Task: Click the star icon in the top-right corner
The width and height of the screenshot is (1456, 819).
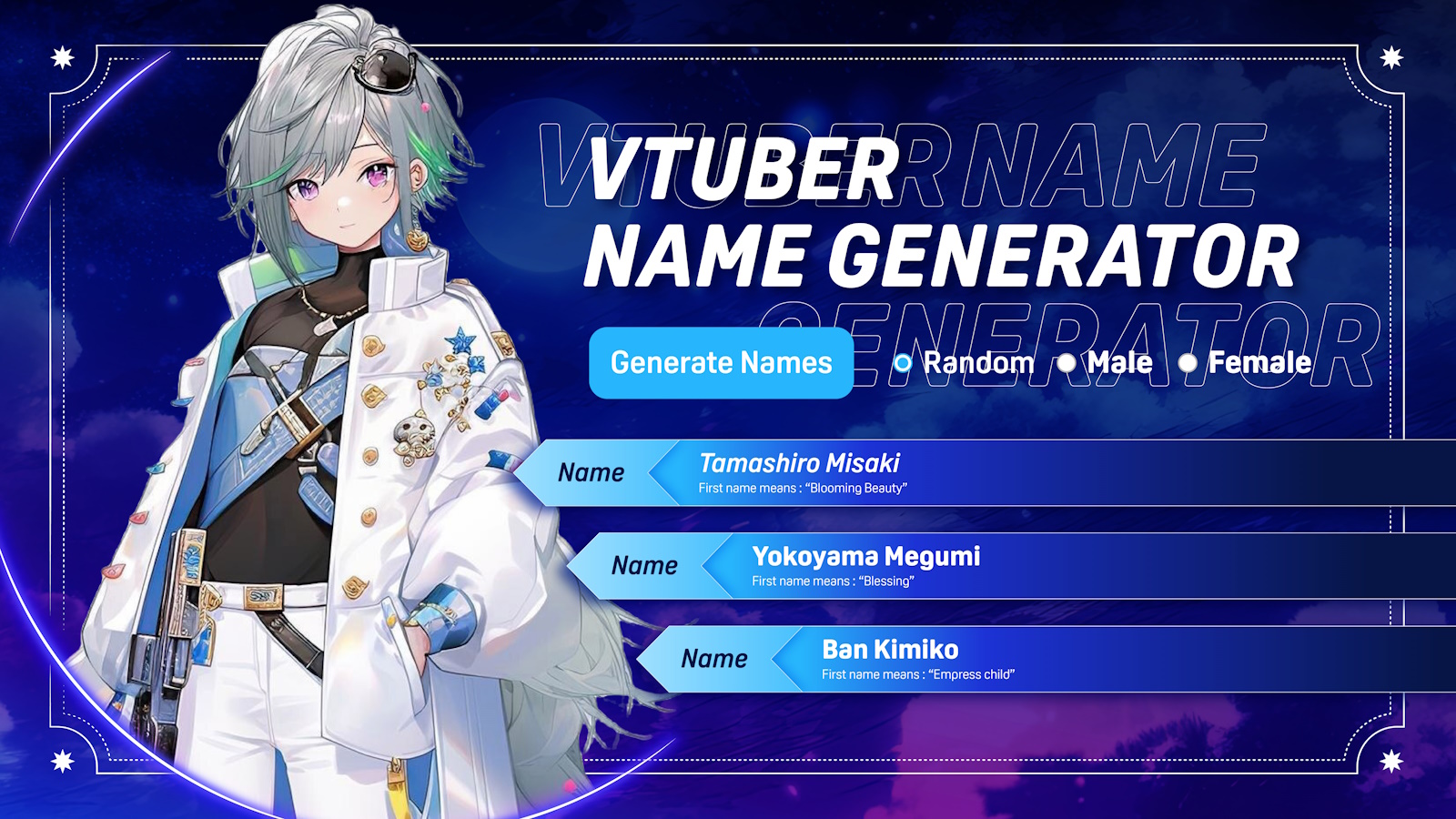Action: (1394, 56)
